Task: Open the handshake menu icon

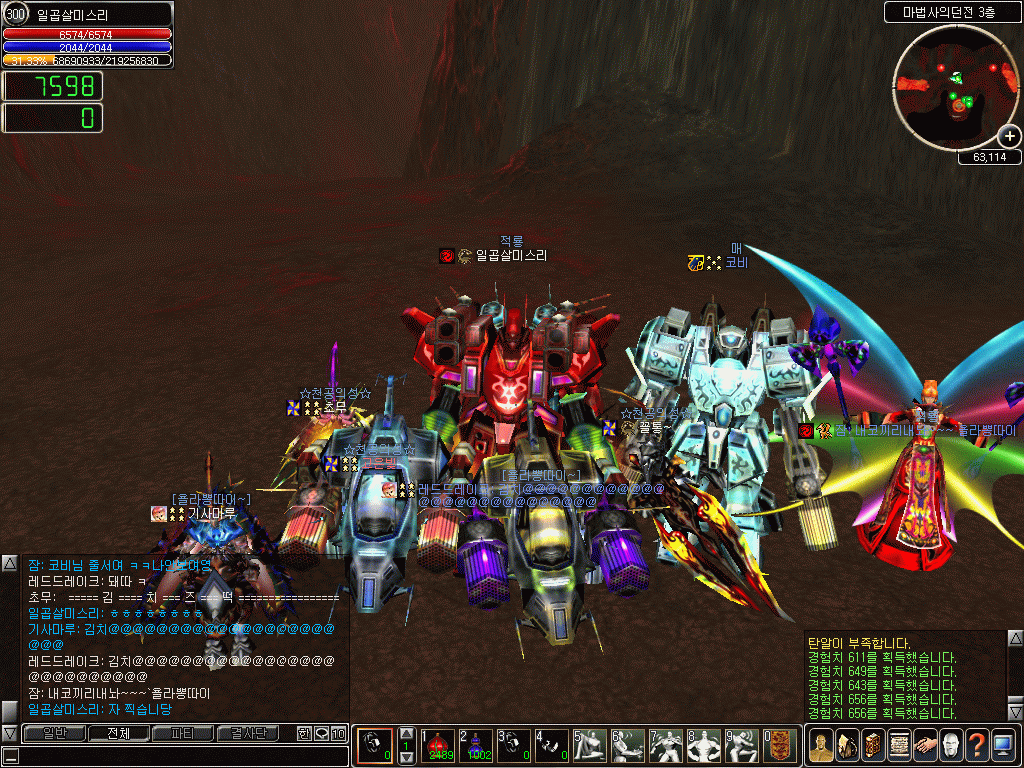Action: click(925, 746)
